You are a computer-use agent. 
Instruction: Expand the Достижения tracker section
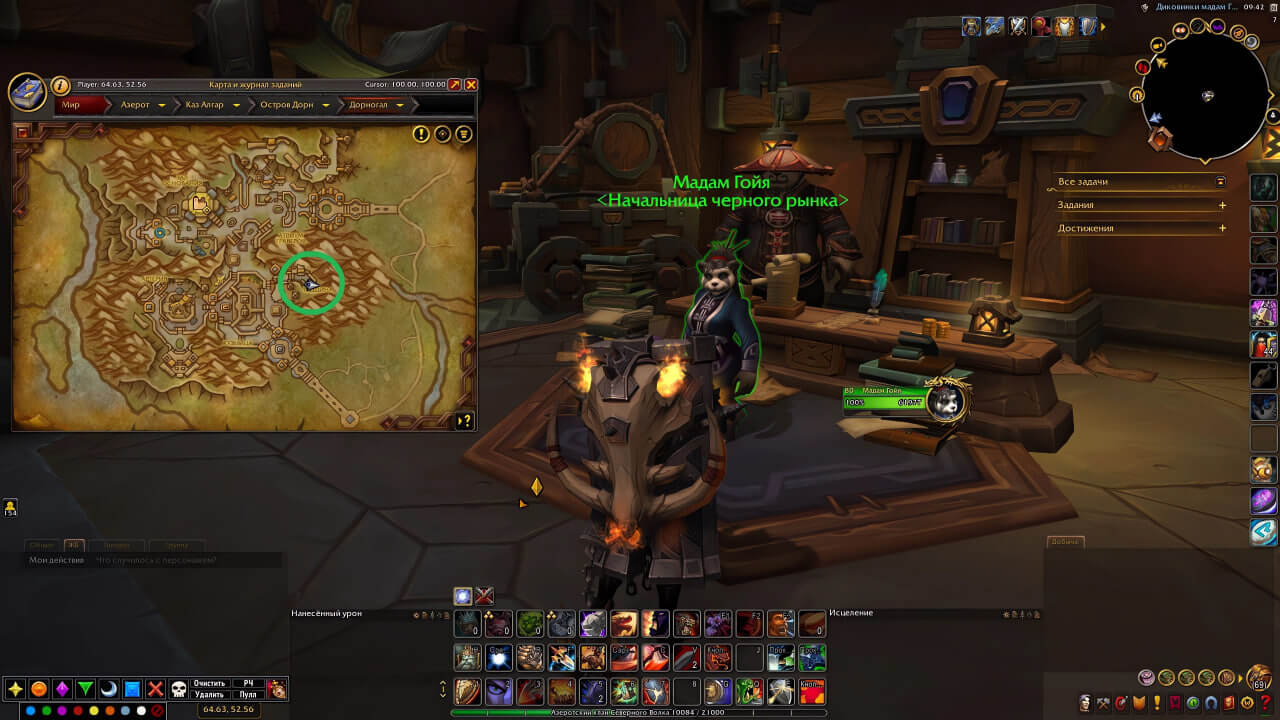click(1222, 228)
